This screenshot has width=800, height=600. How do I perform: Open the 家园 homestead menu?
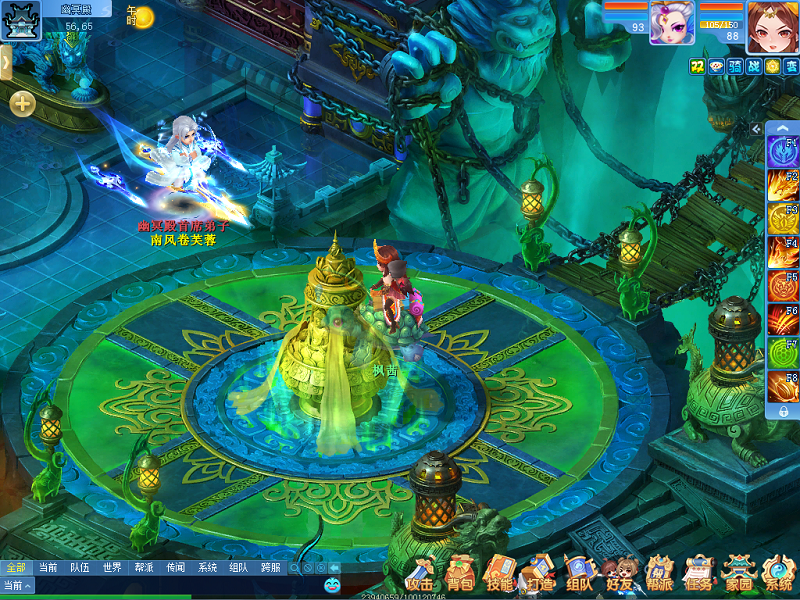(x=738, y=574)
